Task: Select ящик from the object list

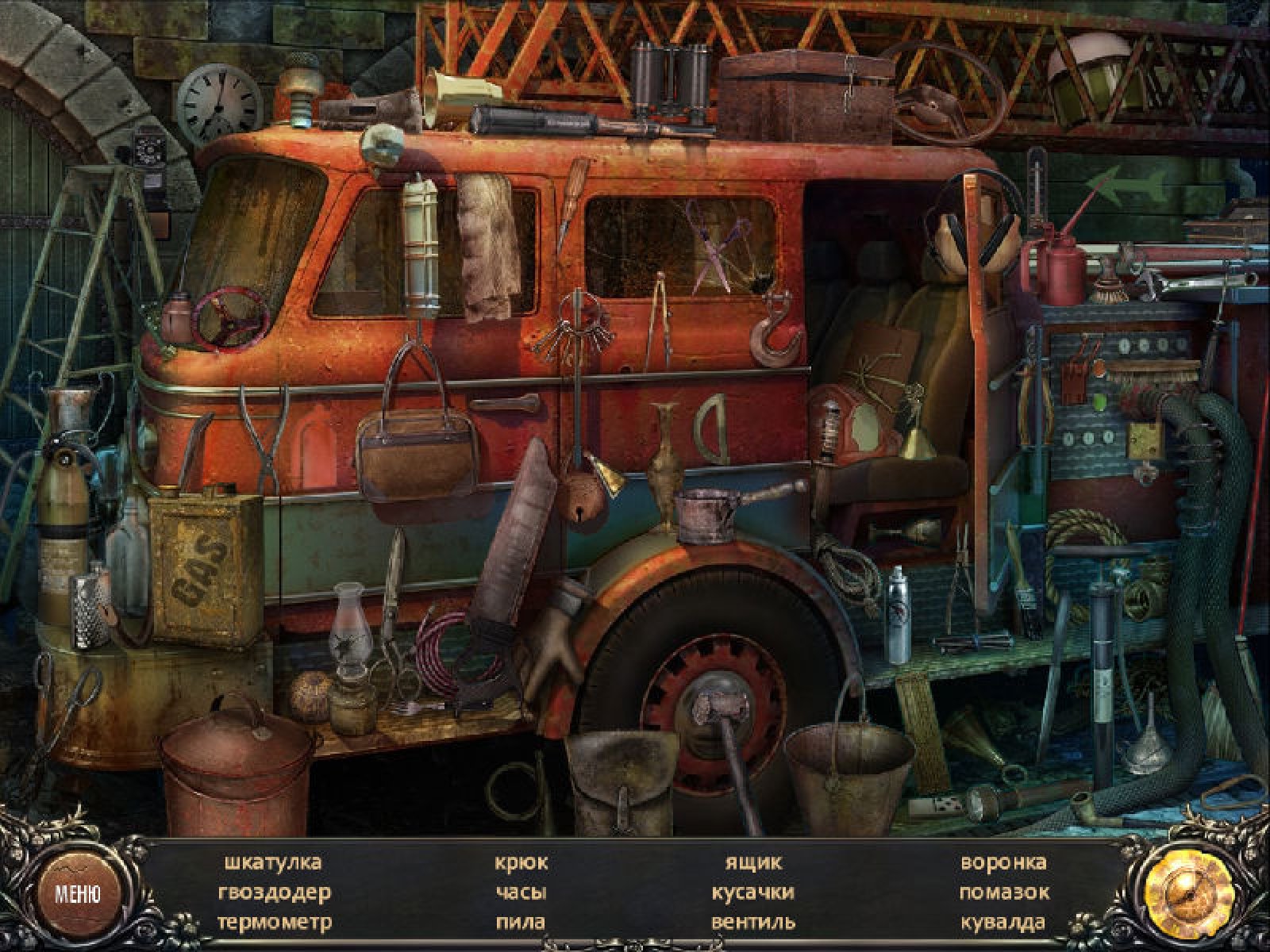Action: (x=752, y=862)
